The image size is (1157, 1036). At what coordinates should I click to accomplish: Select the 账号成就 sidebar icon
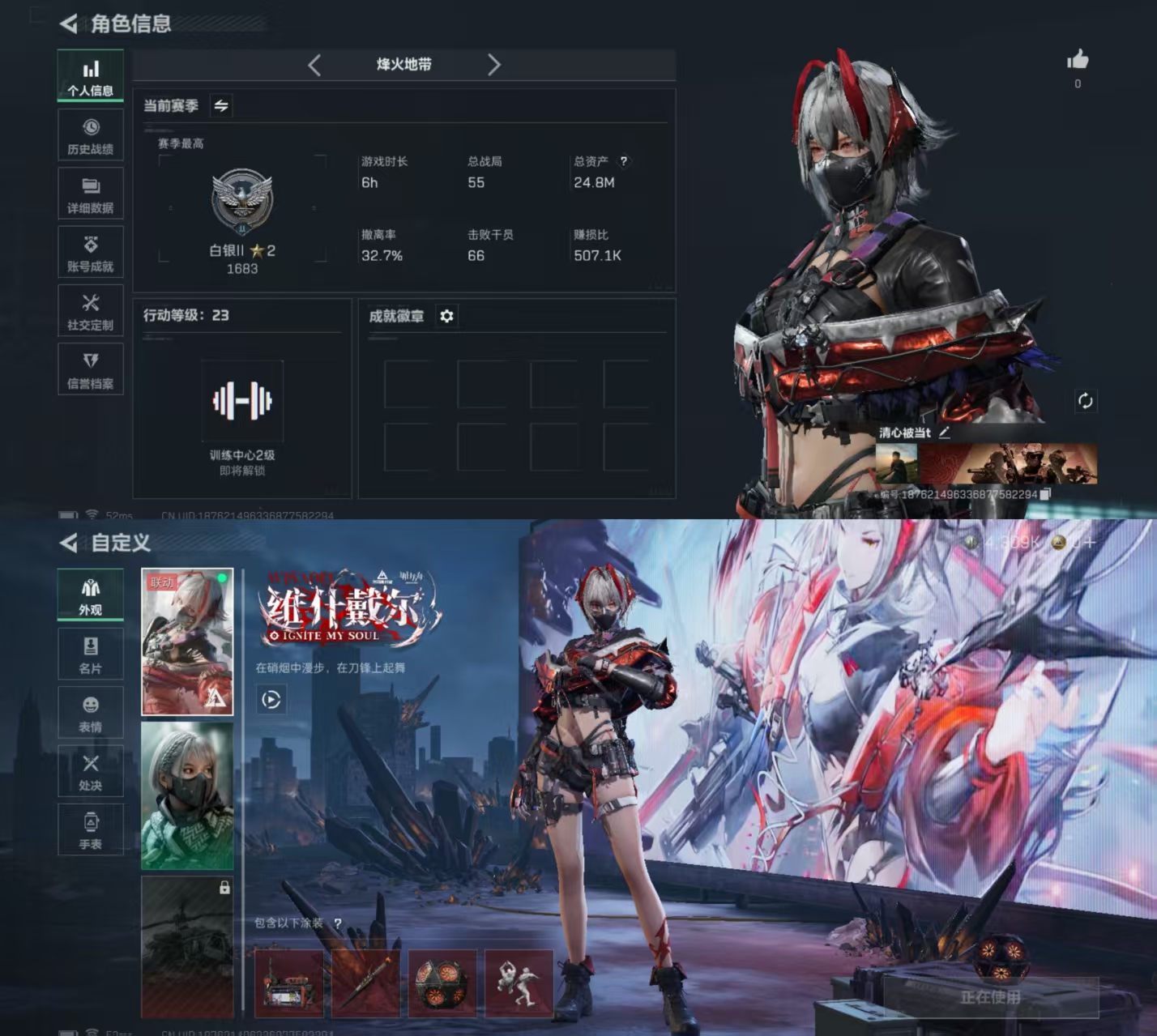pos(90,251)
